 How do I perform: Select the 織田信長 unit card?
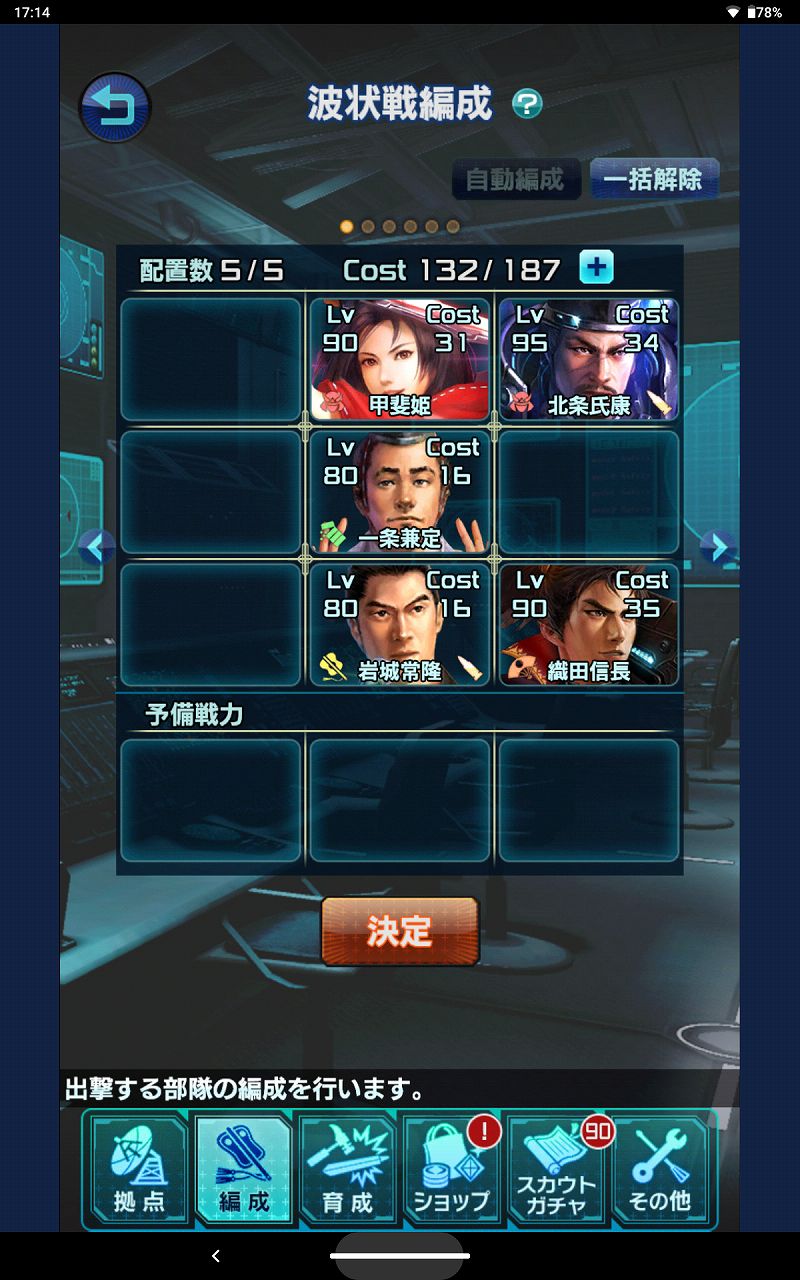click(588, 625)
